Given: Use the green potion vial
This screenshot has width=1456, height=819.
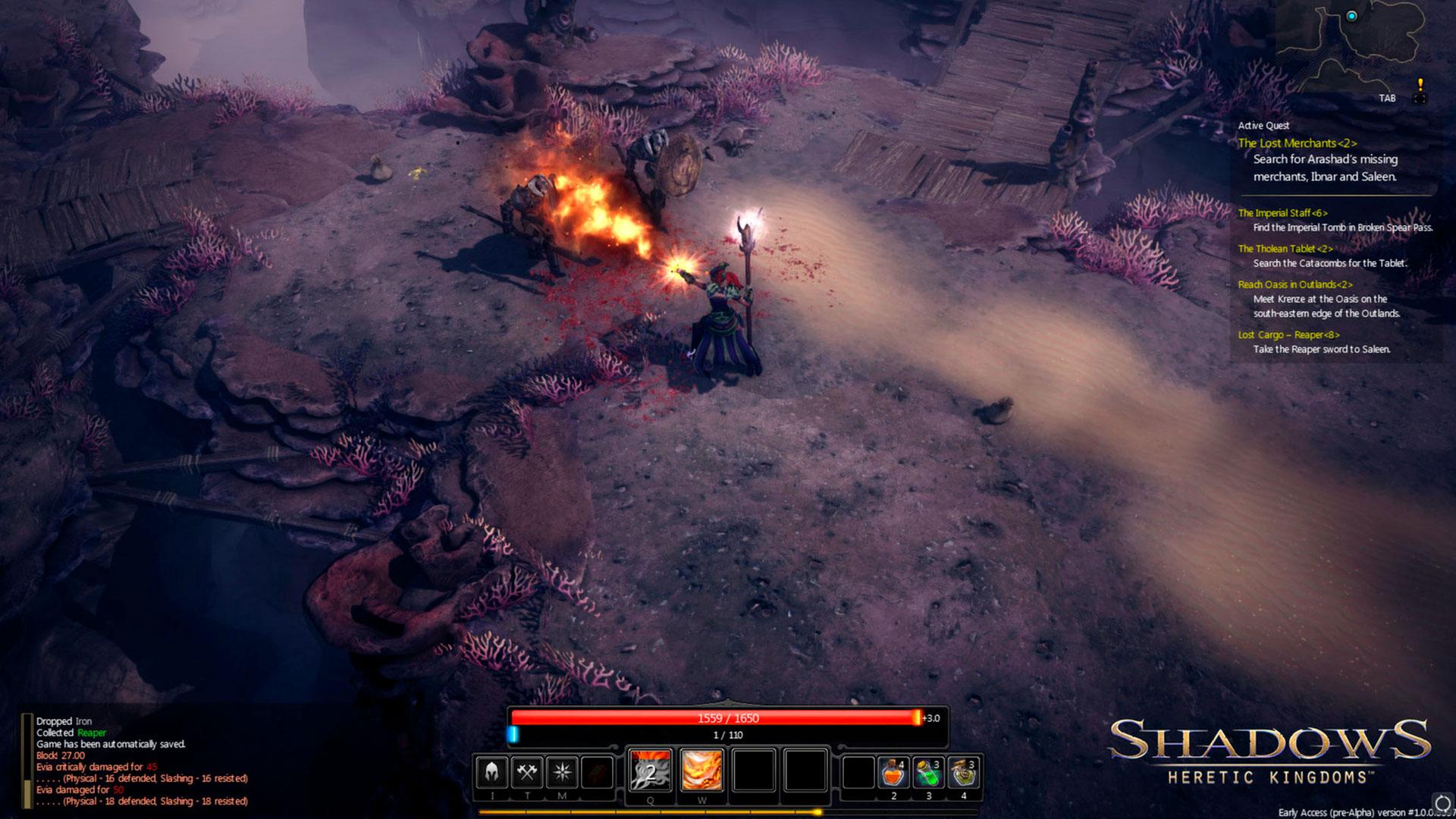Looking at the screenshot, I should [928, 773].
